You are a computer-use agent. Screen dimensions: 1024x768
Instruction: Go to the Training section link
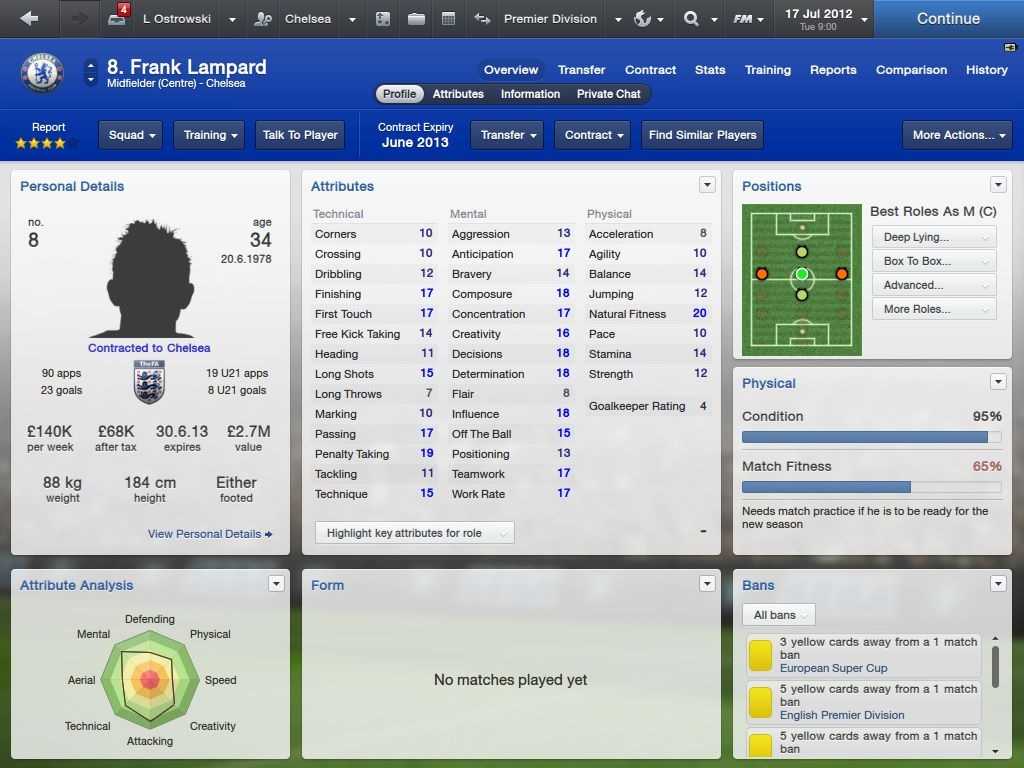tap(767, 70)
